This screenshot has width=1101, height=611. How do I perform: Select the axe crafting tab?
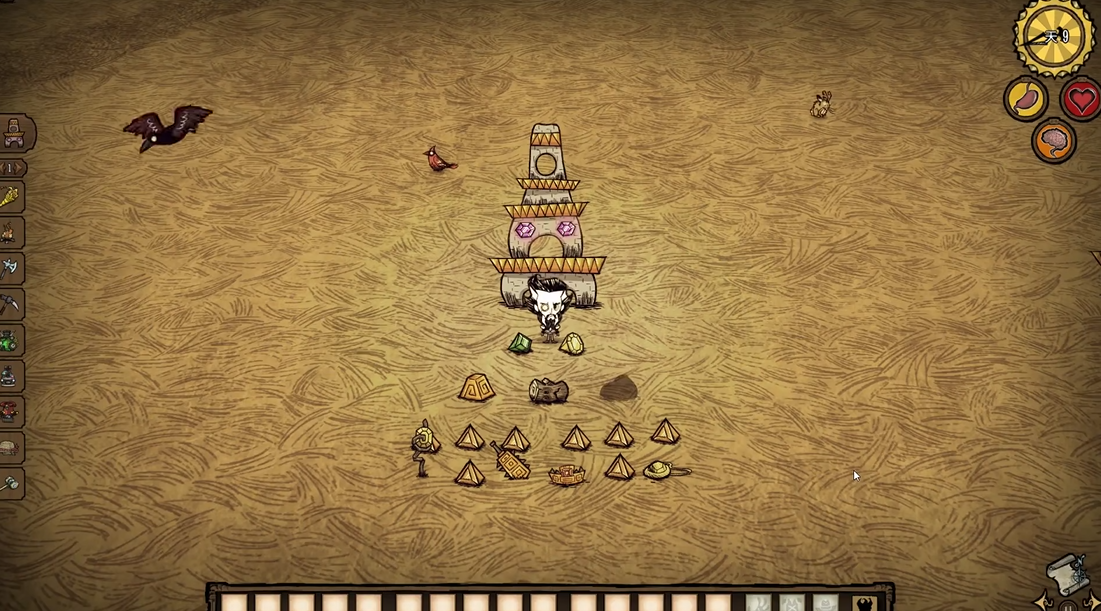point(10,268)
